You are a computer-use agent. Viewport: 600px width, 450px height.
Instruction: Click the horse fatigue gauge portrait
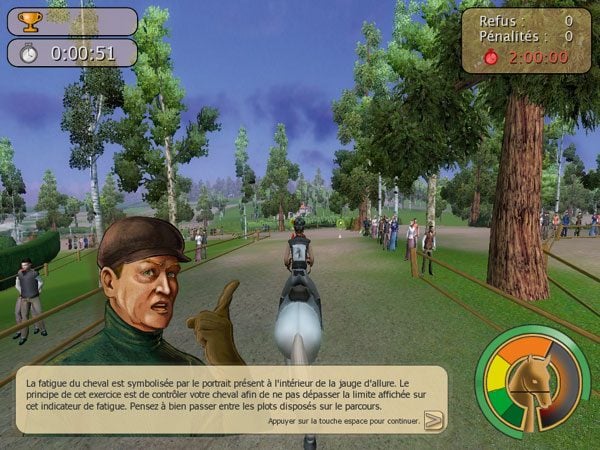(532, 385)
